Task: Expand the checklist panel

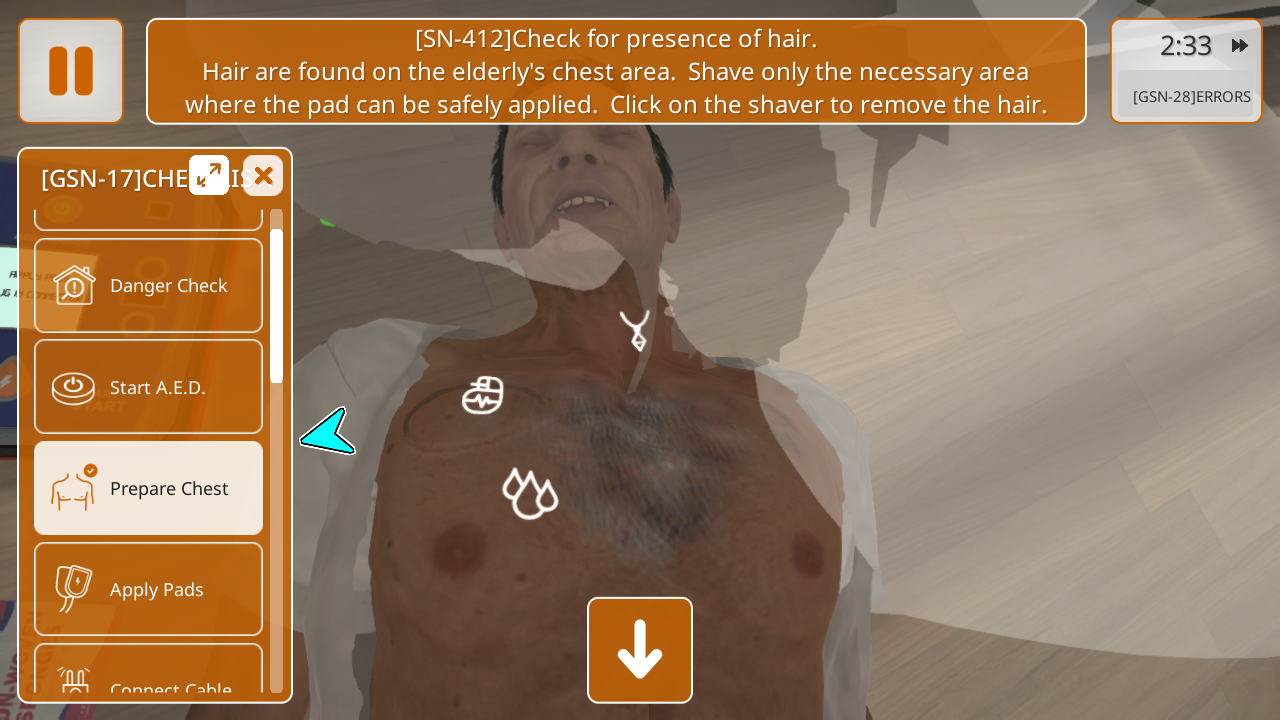Action: coord(209,175)
